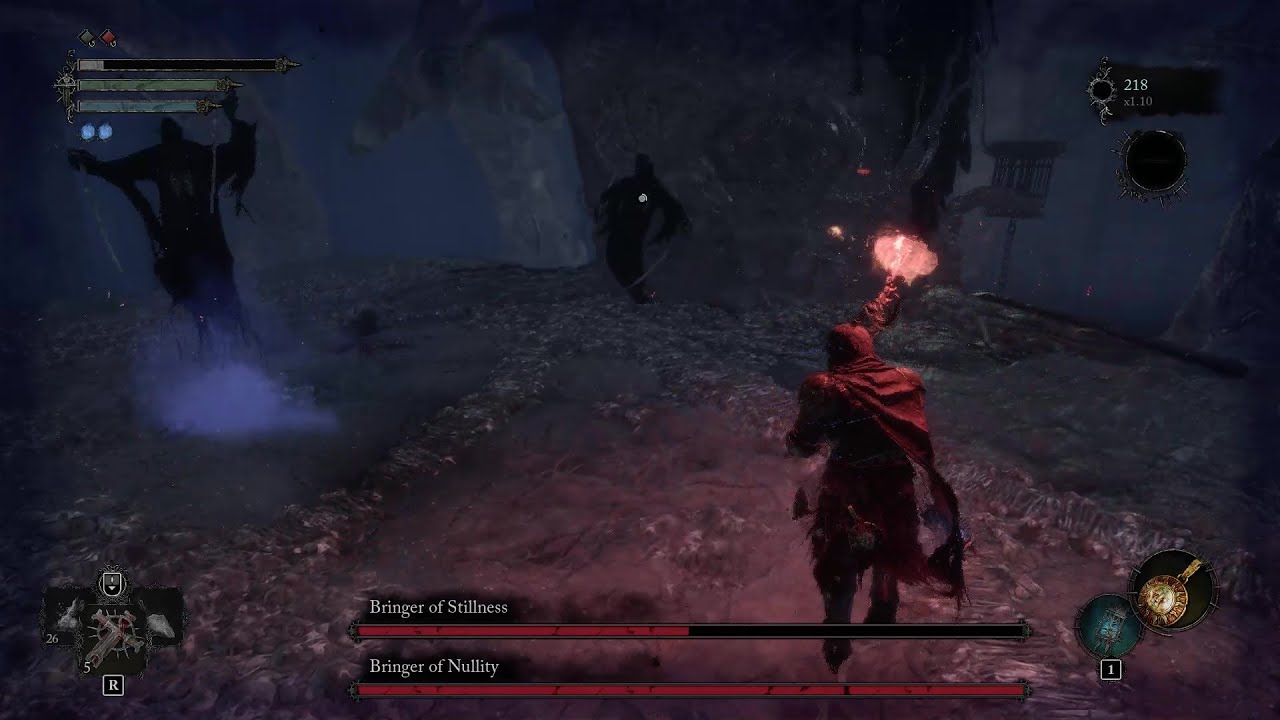Screen dimensions: 1280x720
Task: Click the sword emblem beside the health bars
Action: click(67, 88)
